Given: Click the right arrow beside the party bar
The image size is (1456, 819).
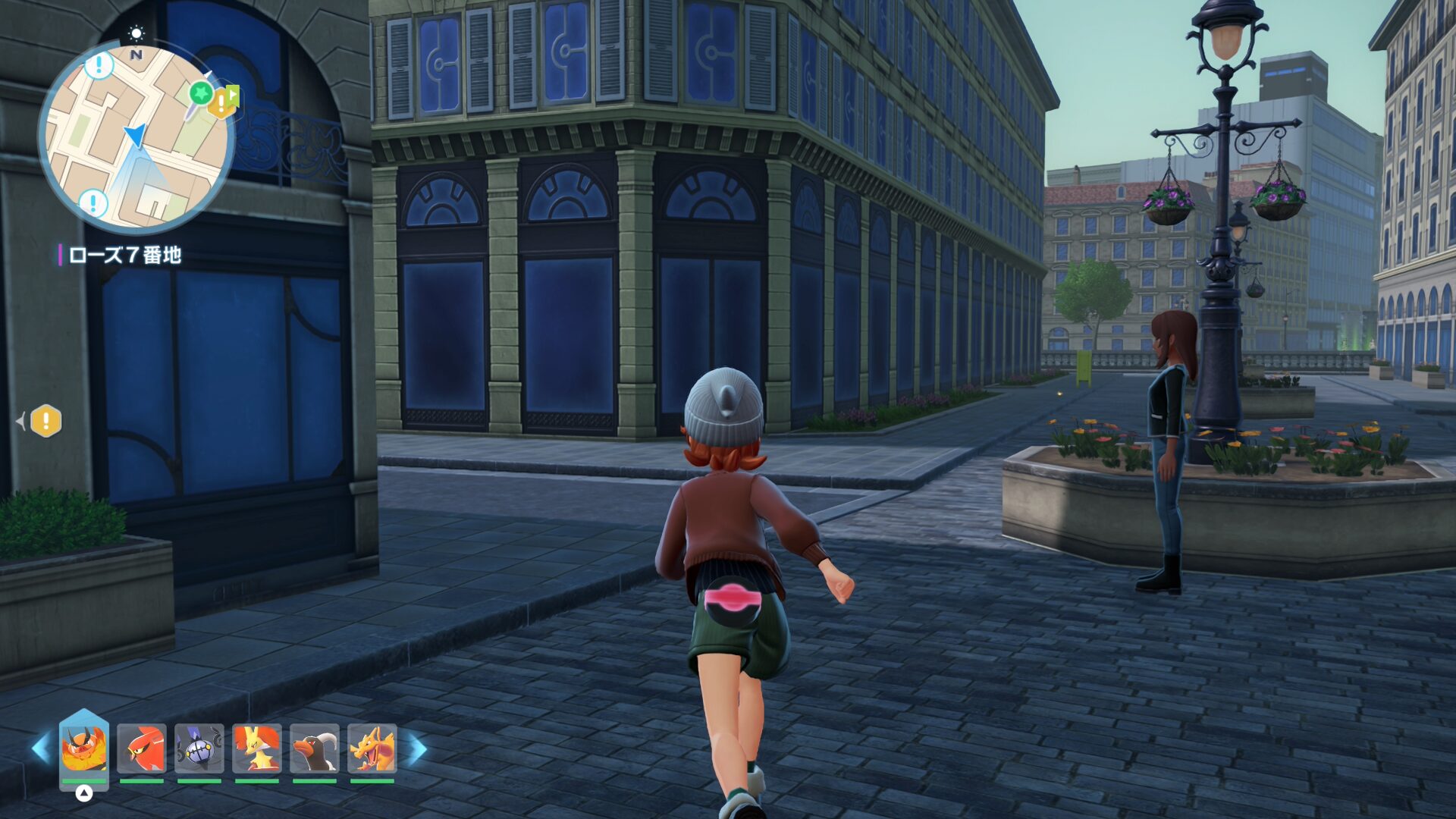Looking at the screenshot, I should (418, 749).
